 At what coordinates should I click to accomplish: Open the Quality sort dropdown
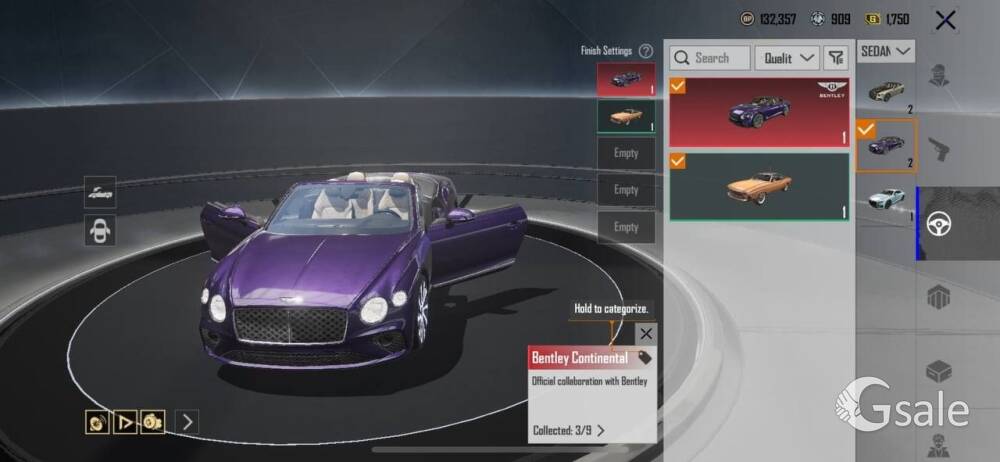pyautogui.click(x=787, y=58)
